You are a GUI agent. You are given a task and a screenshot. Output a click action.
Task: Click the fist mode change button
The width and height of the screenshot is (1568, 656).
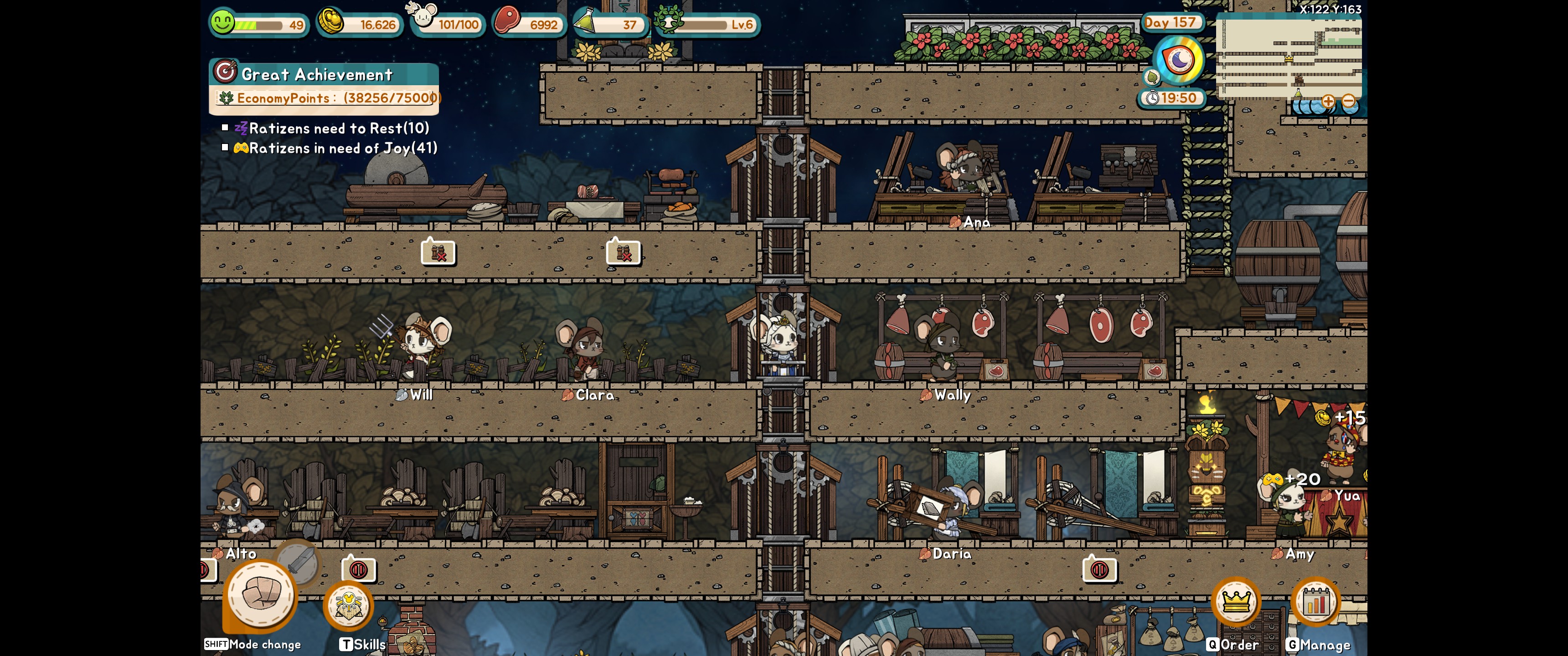pos(261,594)
